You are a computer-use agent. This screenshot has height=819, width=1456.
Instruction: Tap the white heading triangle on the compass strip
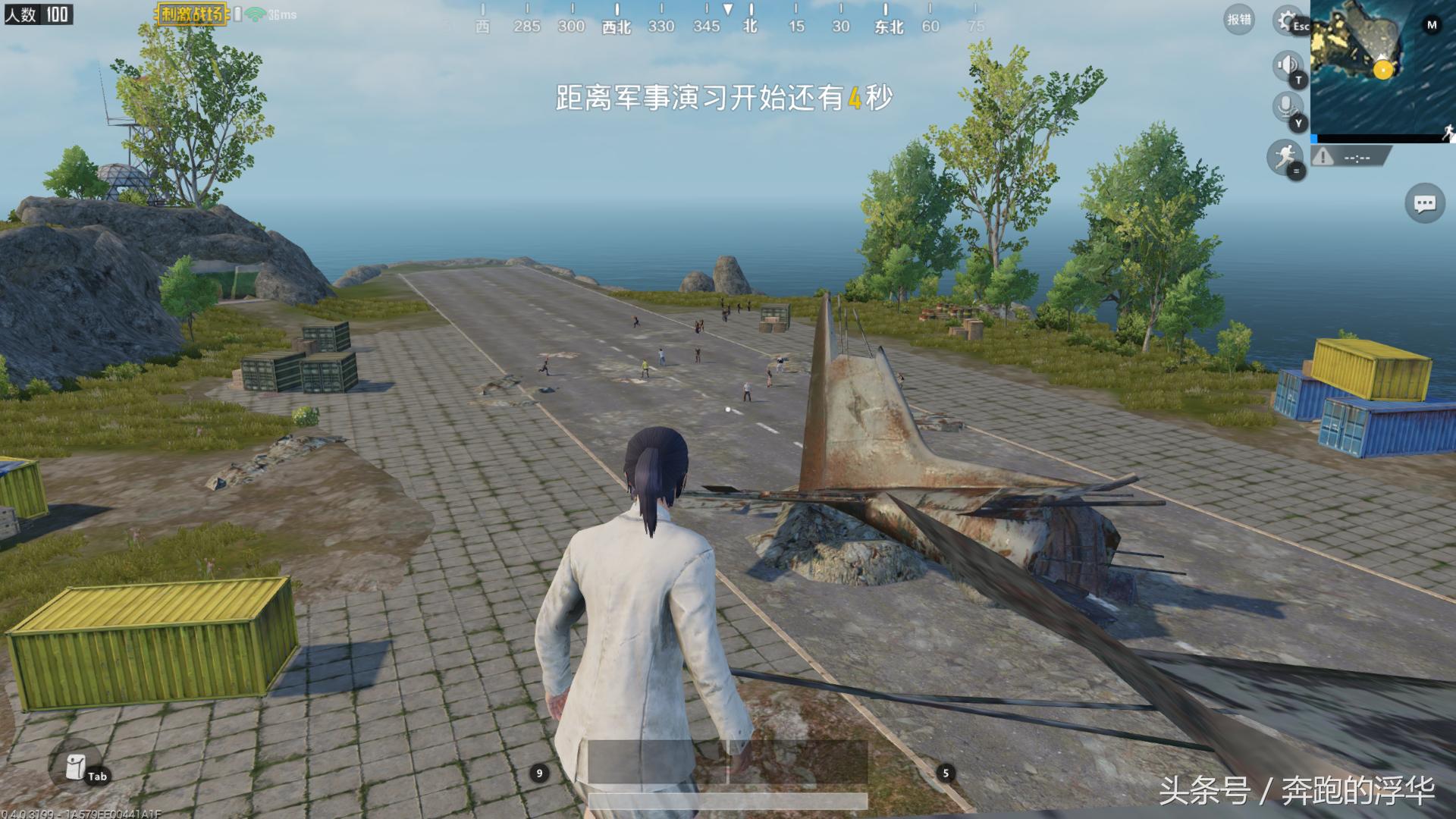click(730, 11)
